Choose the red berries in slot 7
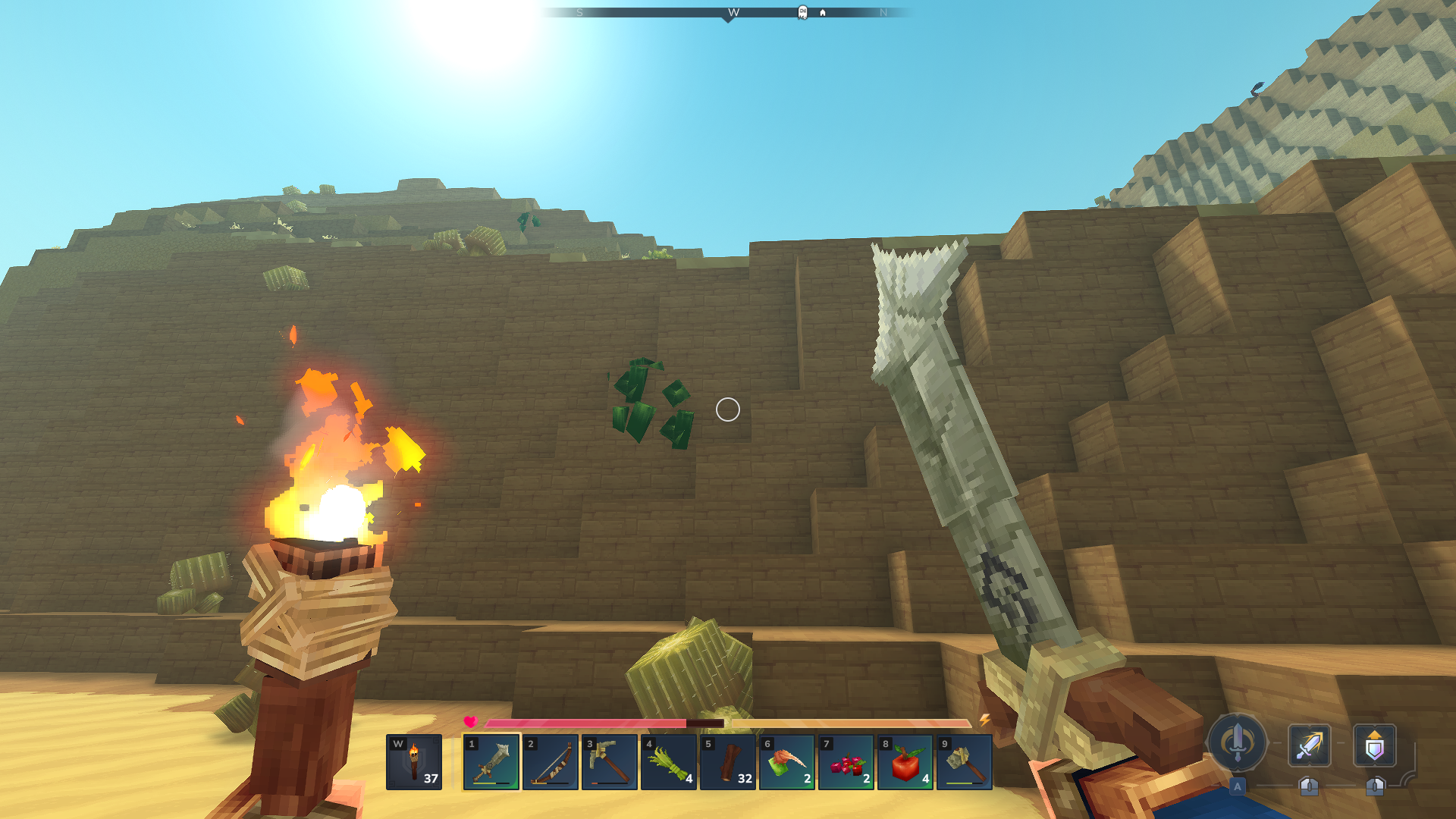This screenshot has width=1456, height=819. [x=846, y=761]
